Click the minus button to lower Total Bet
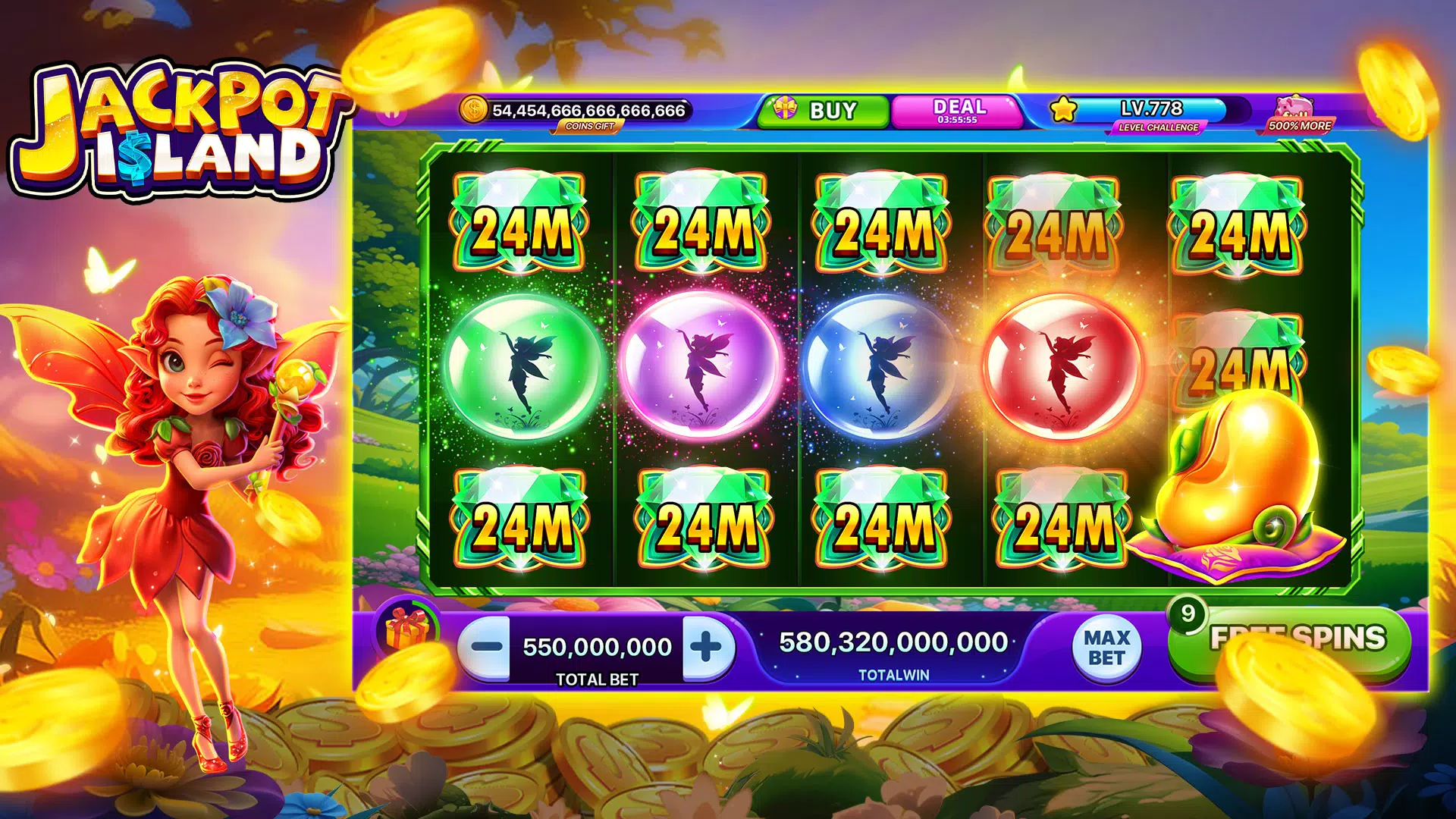 (487, 645)
